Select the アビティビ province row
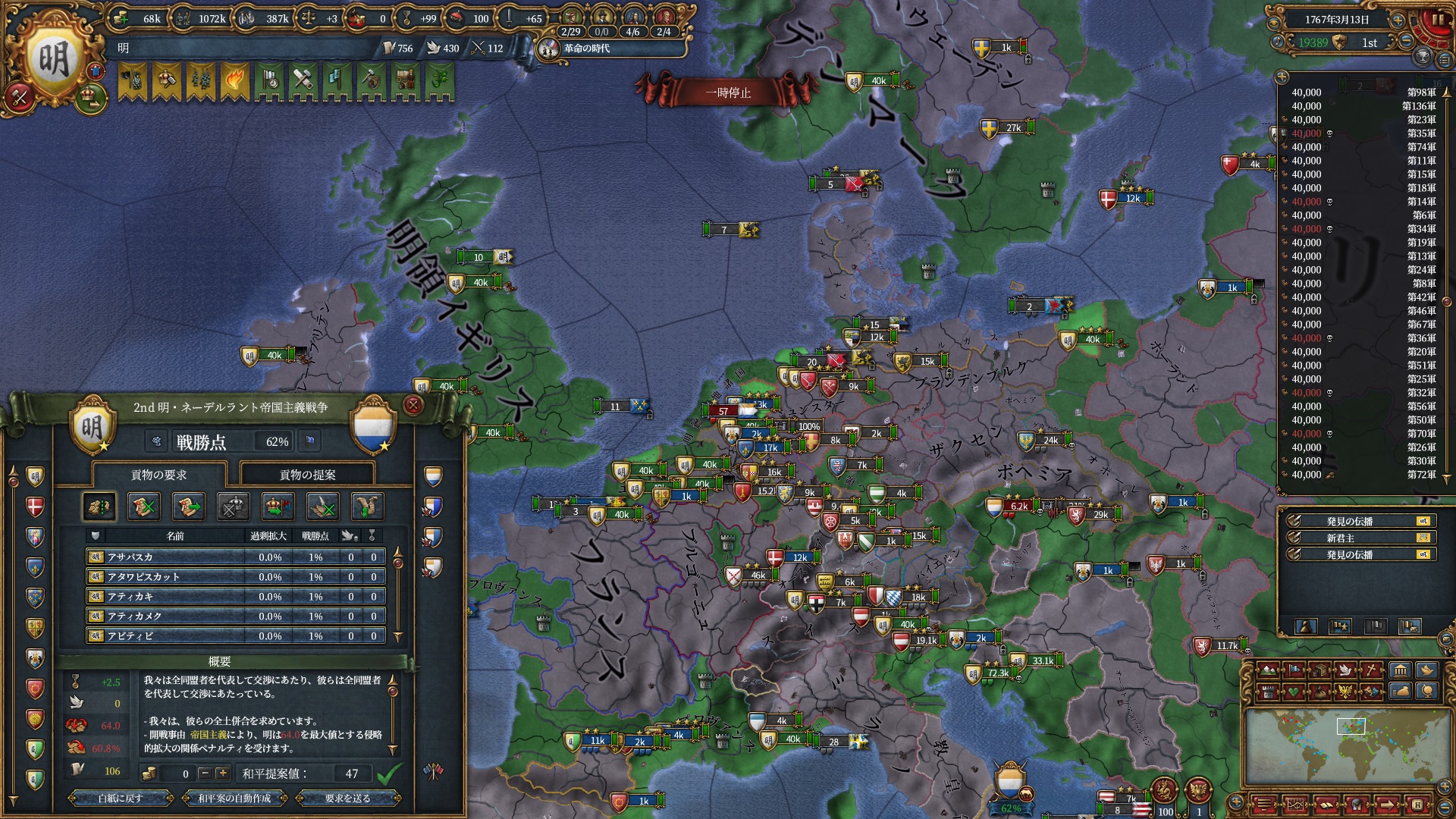The height and width of the screenshot is (819, 1456). tap(235, 635)
